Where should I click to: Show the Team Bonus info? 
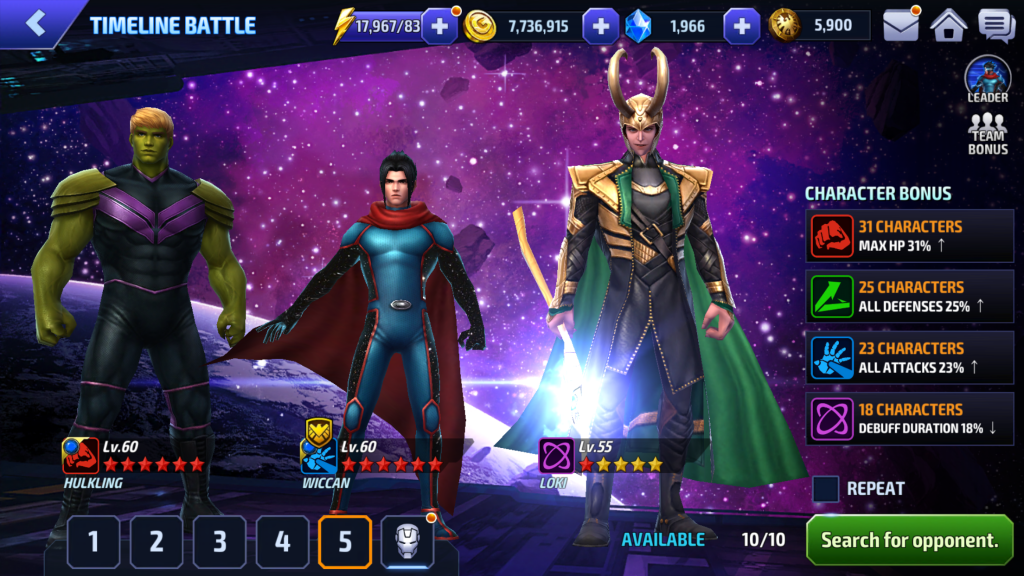(x=987, y=134)
